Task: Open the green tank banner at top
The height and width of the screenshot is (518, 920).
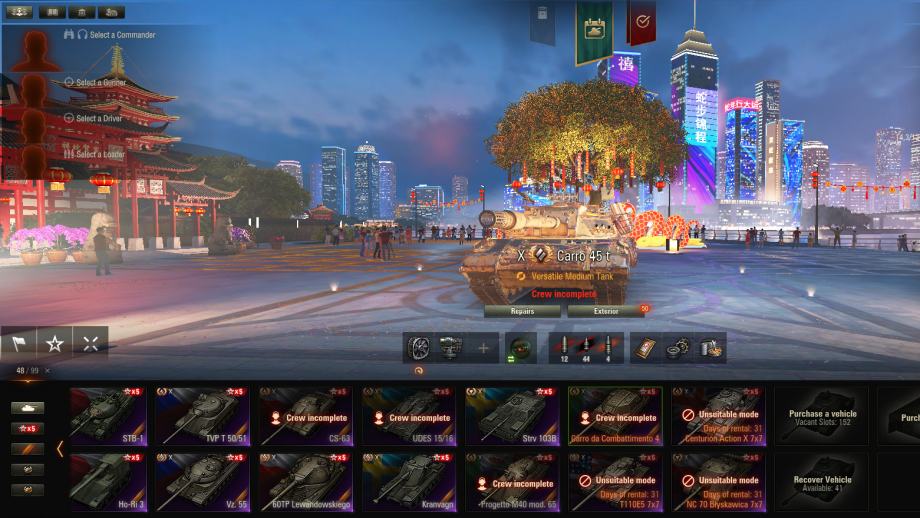Action: coord(593,30)
